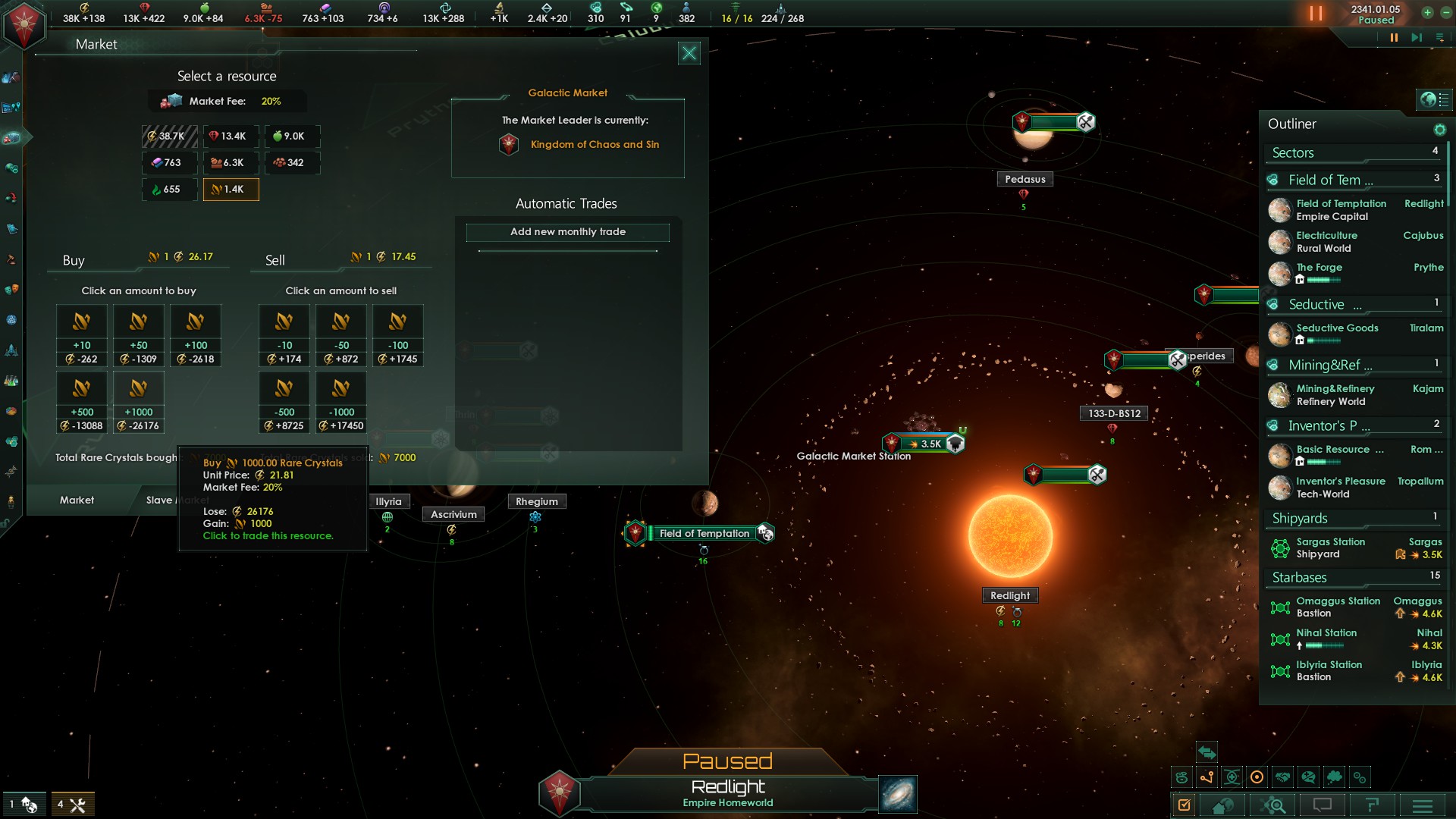The height and width of the screenshot is (819, 1456).
Task: Choose the 6.3K consumer goods resource
Action: pos(231,163)
